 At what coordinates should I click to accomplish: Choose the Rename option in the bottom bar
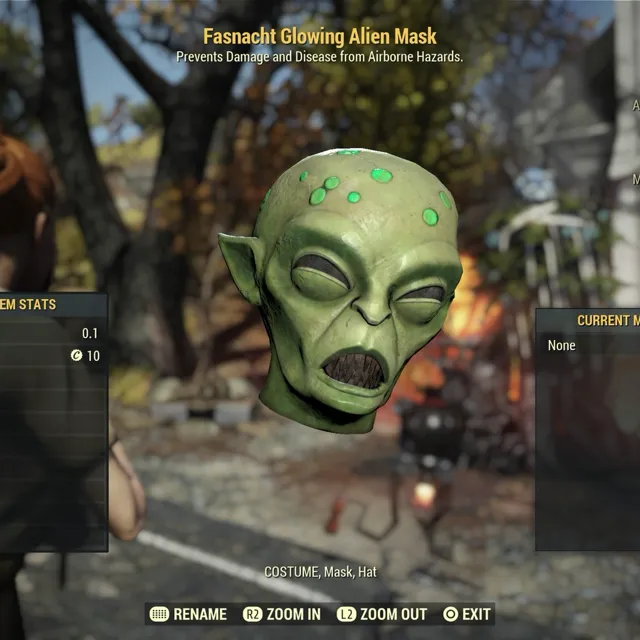[x=188, y=614]
